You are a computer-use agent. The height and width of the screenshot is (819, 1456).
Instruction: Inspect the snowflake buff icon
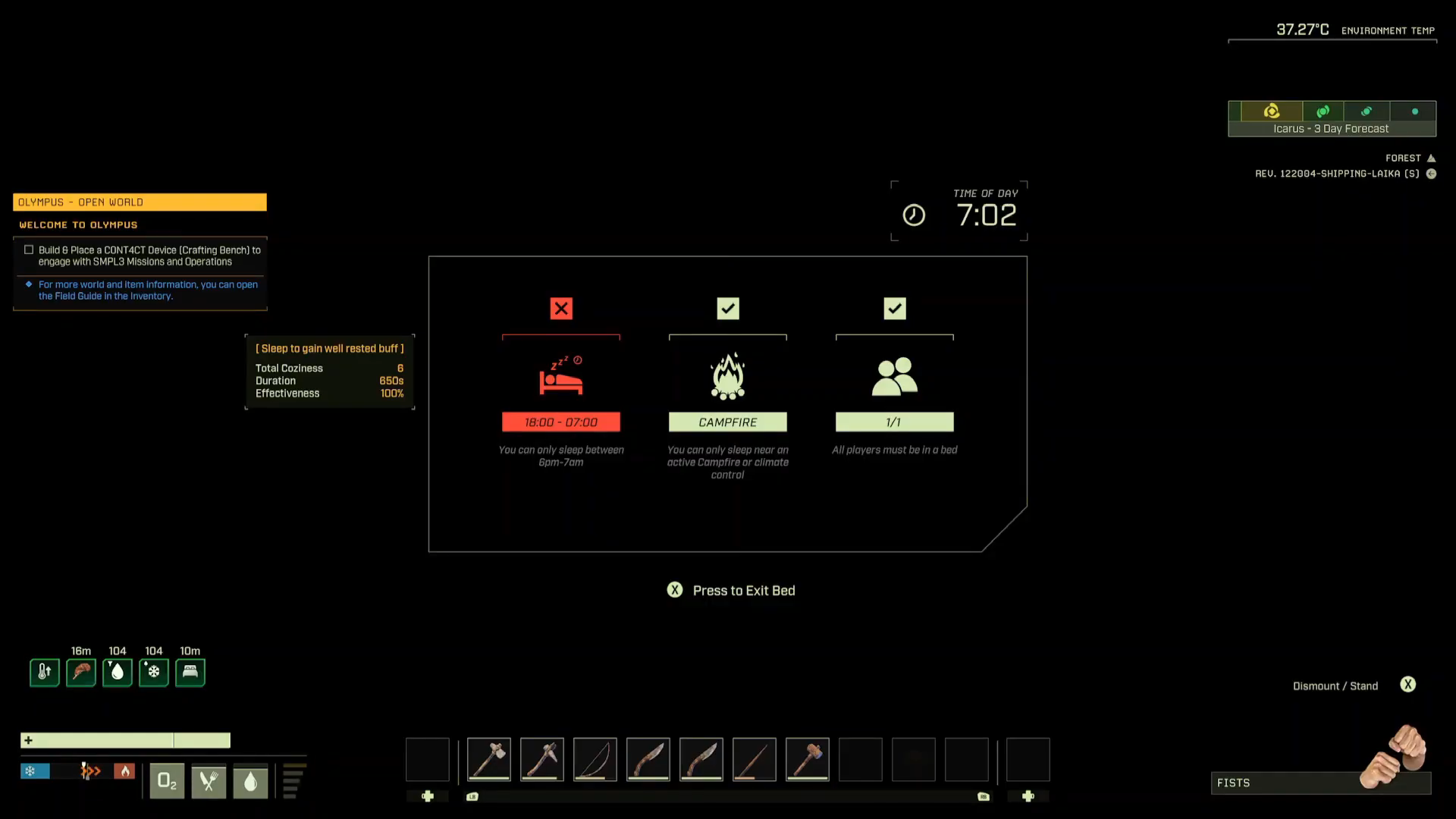(154, 672)
